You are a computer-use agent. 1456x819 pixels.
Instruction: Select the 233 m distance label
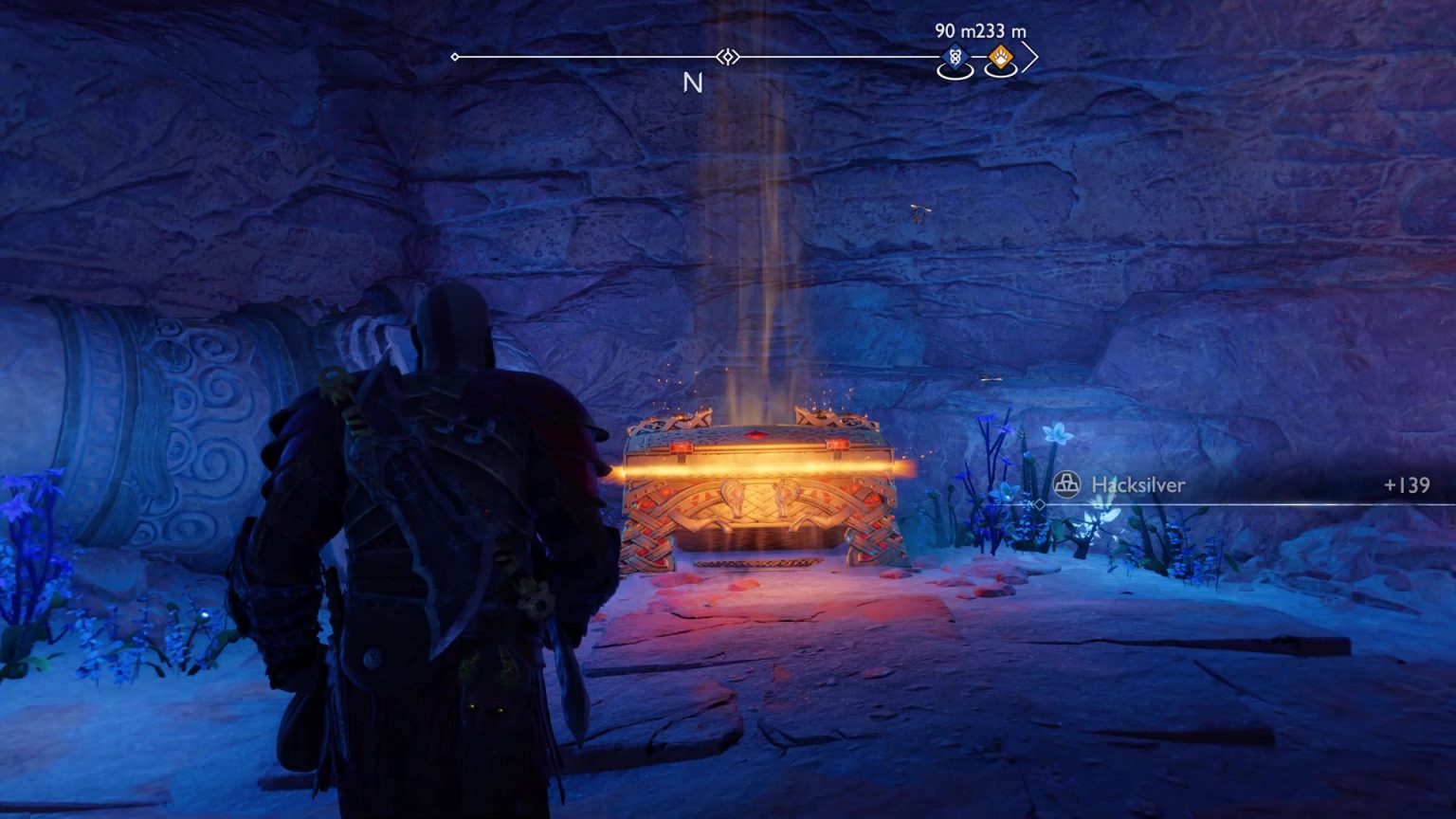[998, 30]
